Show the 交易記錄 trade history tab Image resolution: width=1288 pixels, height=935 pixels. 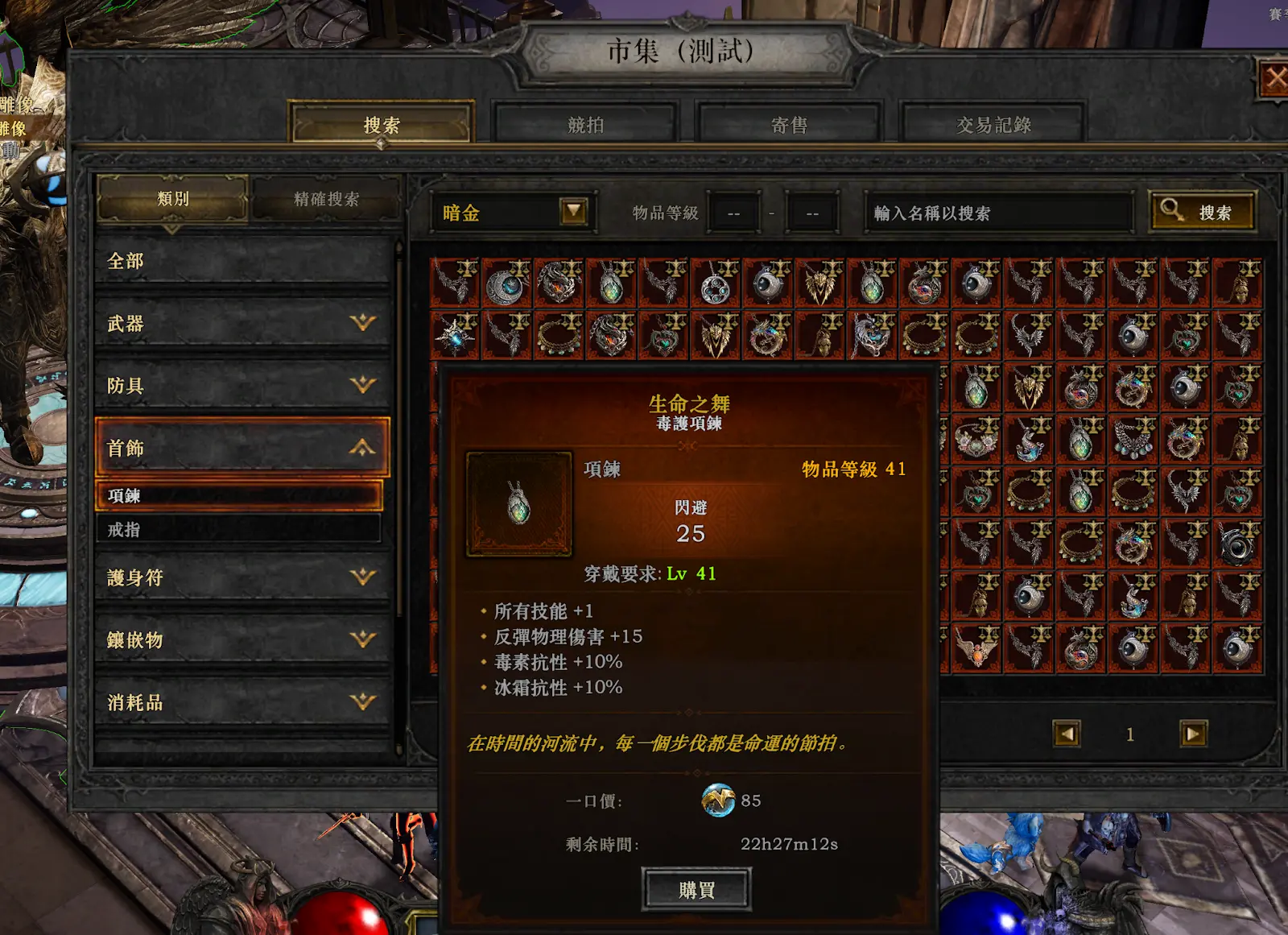993,125
